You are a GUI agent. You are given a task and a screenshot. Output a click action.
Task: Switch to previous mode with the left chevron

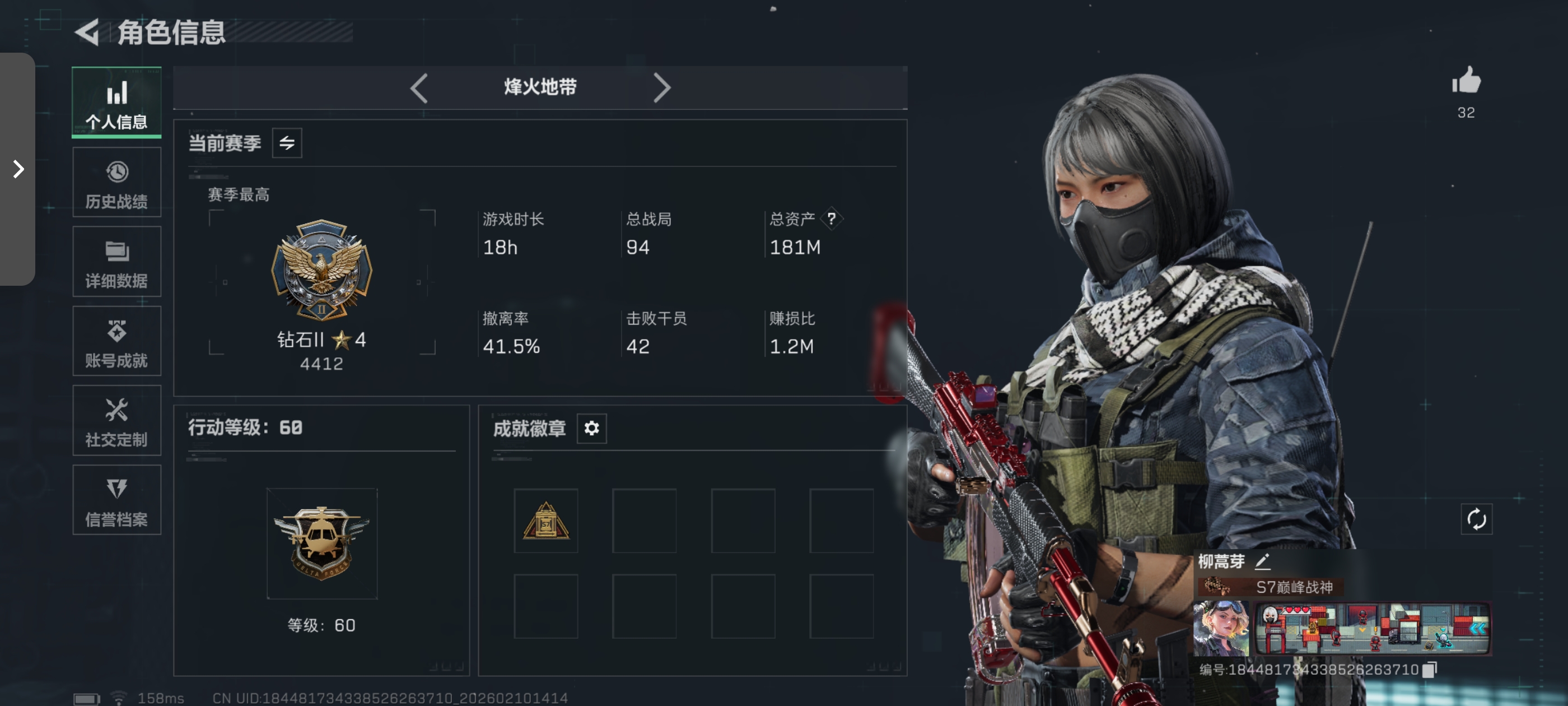pos(419,88)
